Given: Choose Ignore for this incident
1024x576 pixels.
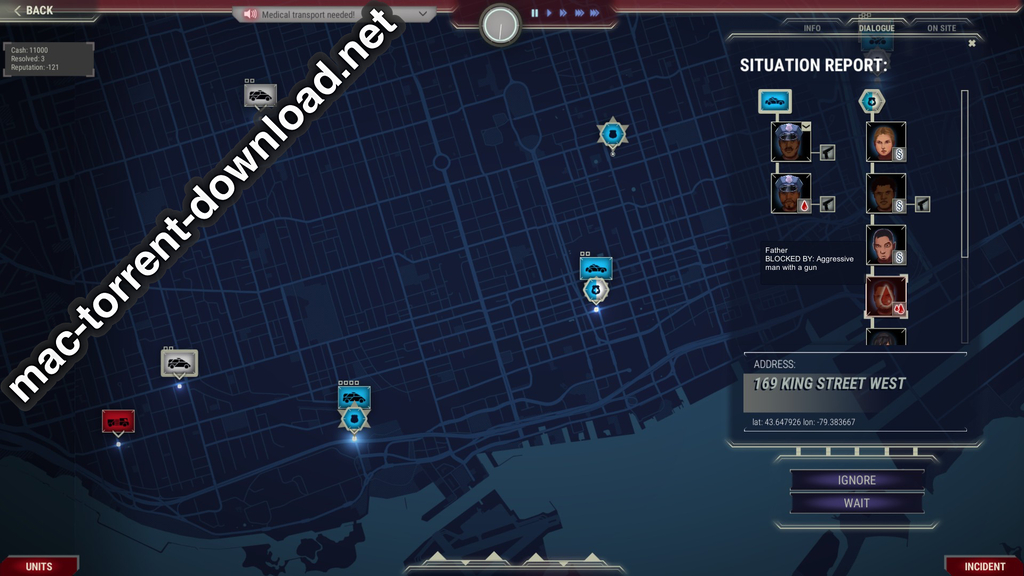Looking at the screenshot, I should pyautogui.click(x=857, y=480).
